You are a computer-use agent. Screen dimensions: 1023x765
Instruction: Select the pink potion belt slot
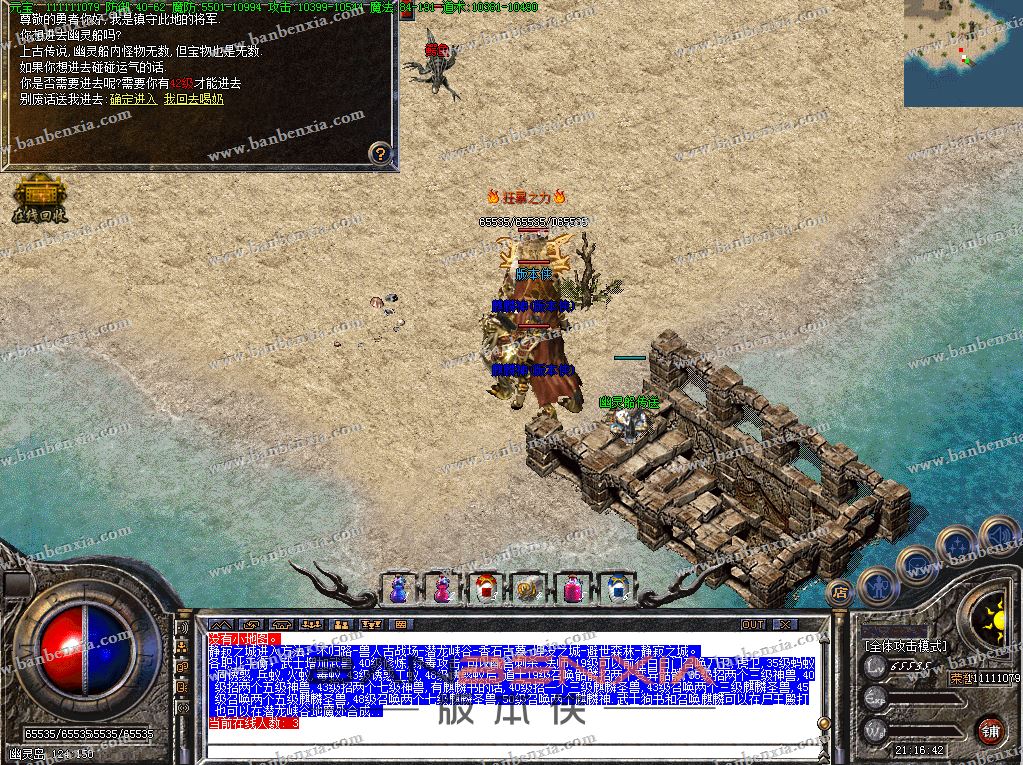point(572,589)
